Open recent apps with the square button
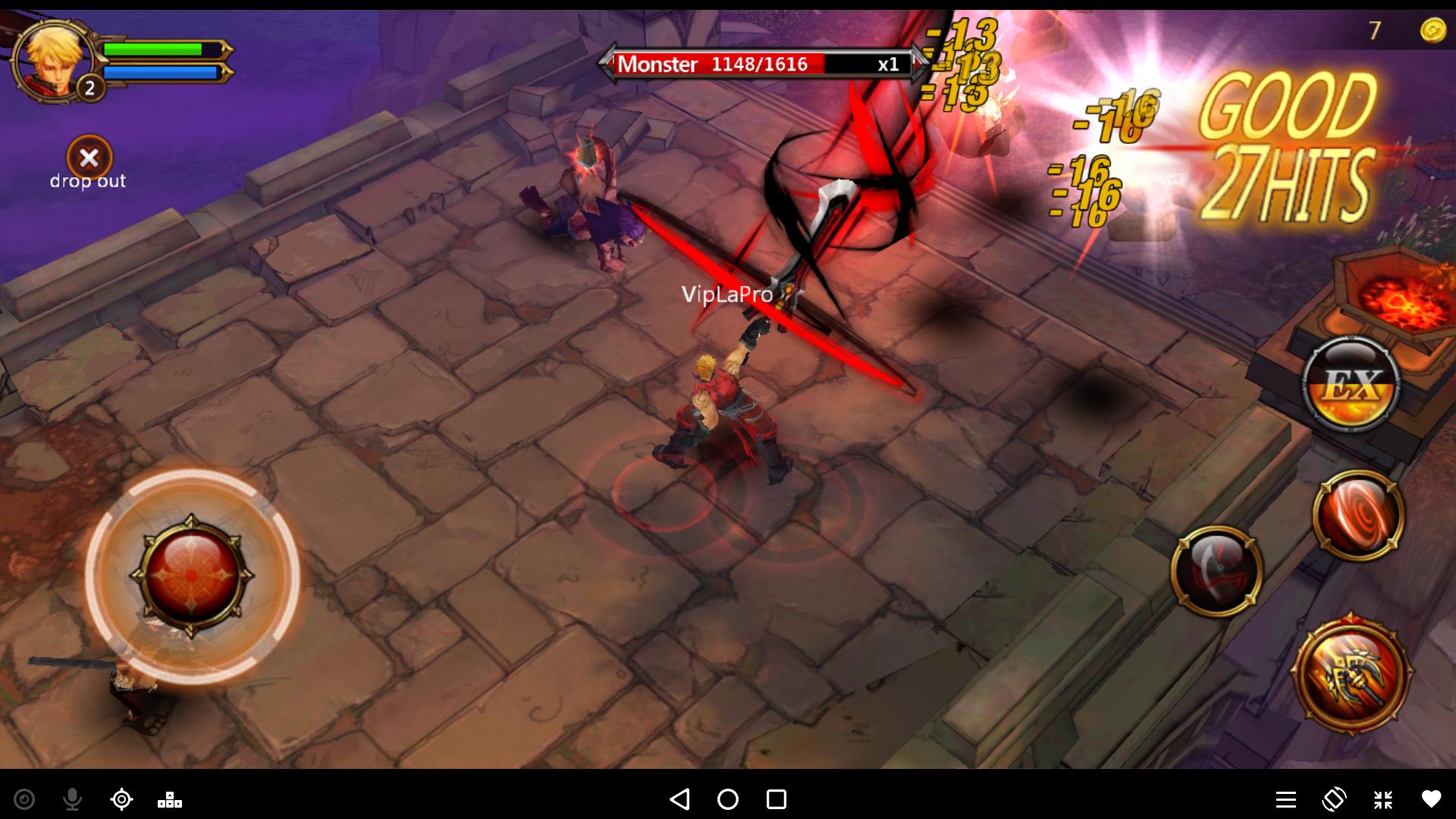1456x819 pixels. click(776, 799)
